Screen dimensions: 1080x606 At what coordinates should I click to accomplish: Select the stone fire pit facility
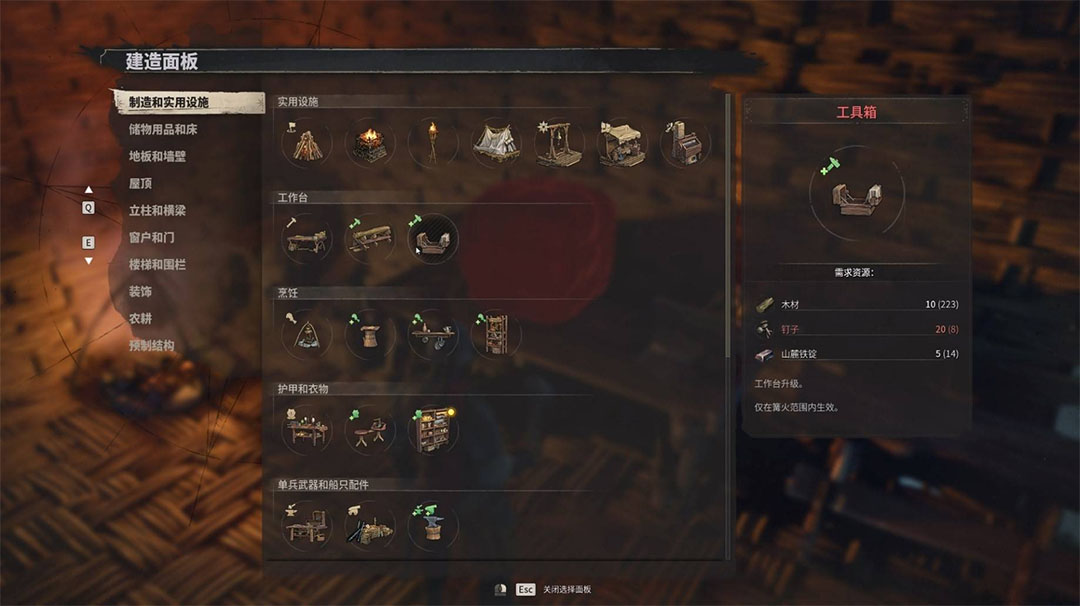[370, 143]
